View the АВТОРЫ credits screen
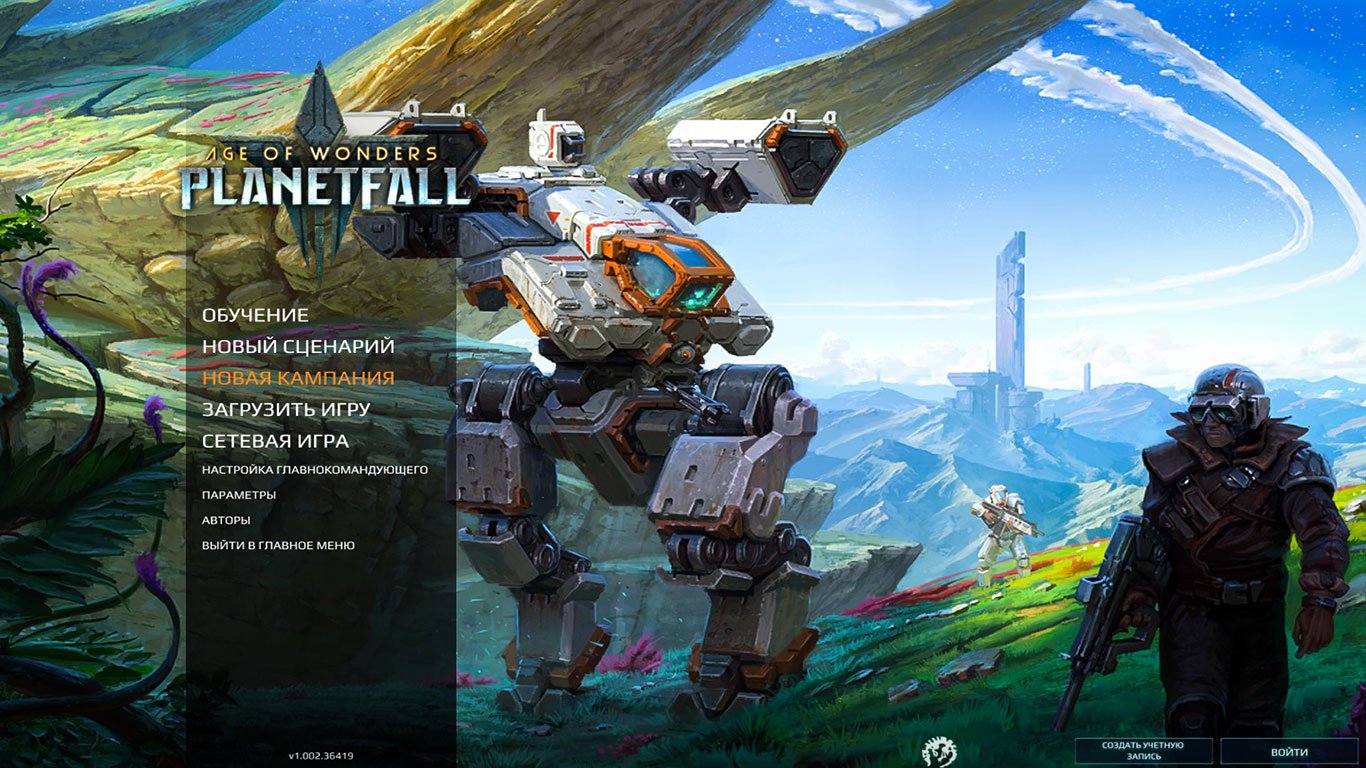 click(224, 520)
